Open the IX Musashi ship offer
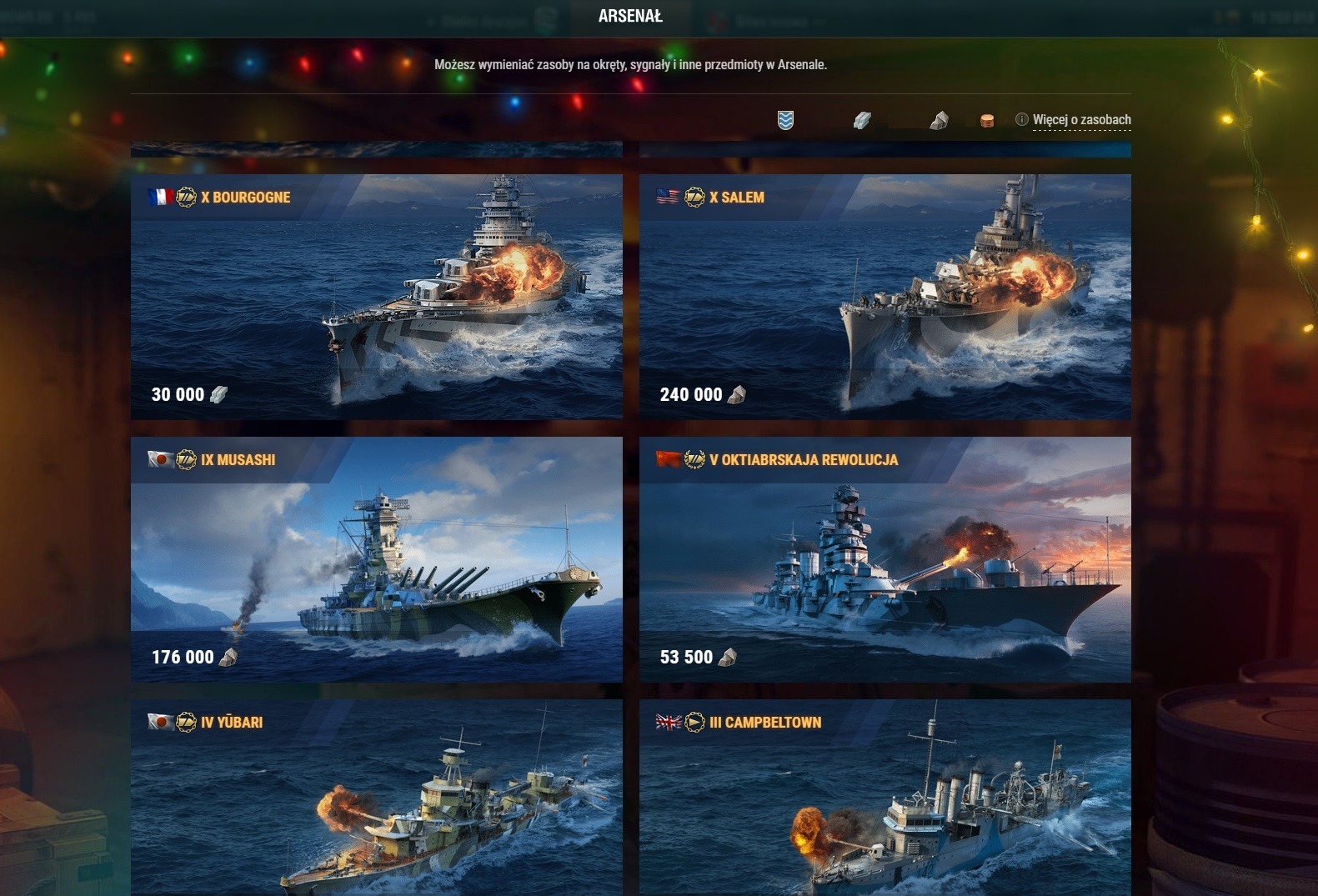1318x896 pixels. pos(376,558)
